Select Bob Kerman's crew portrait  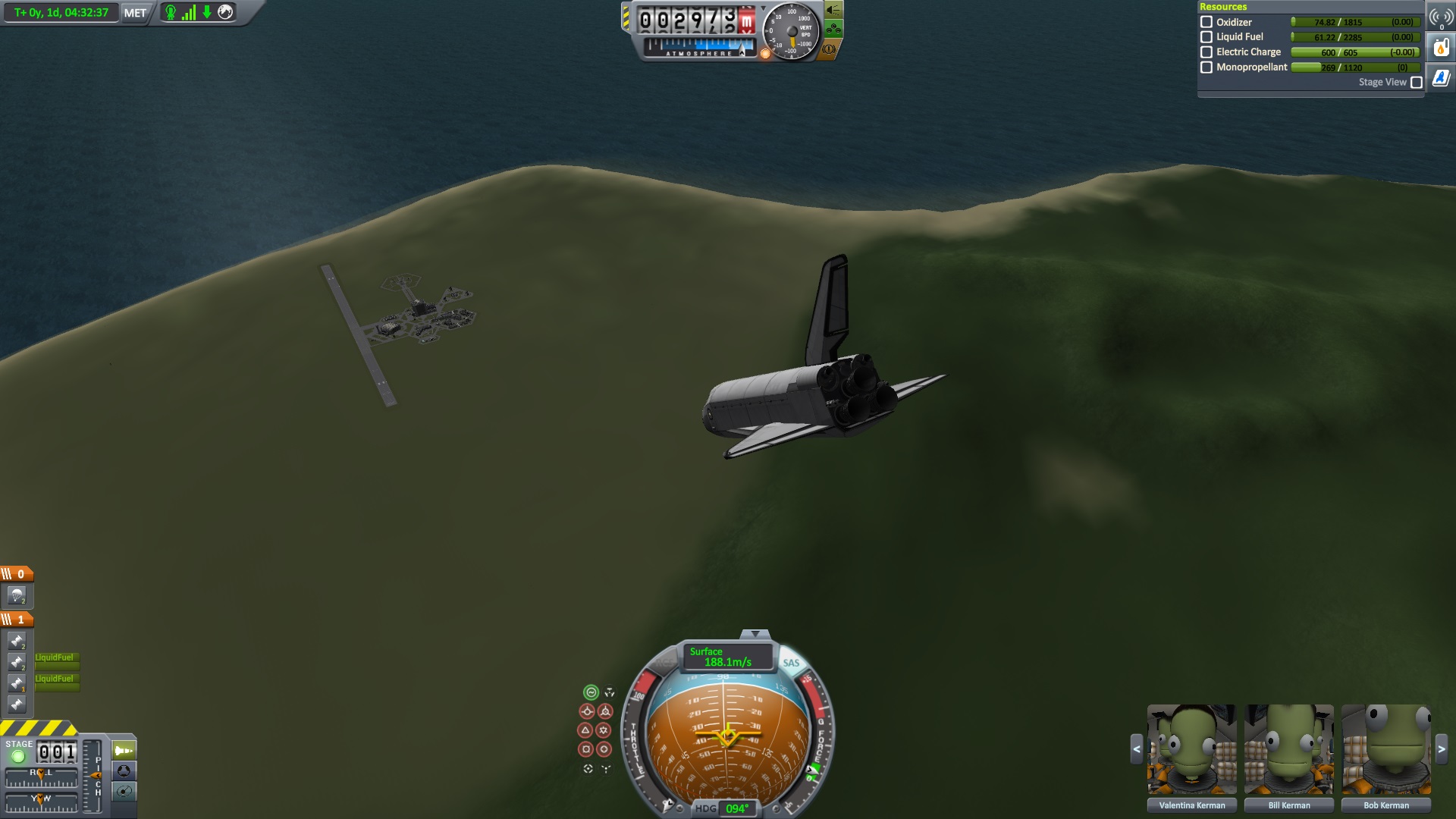tap(1385, 749)
